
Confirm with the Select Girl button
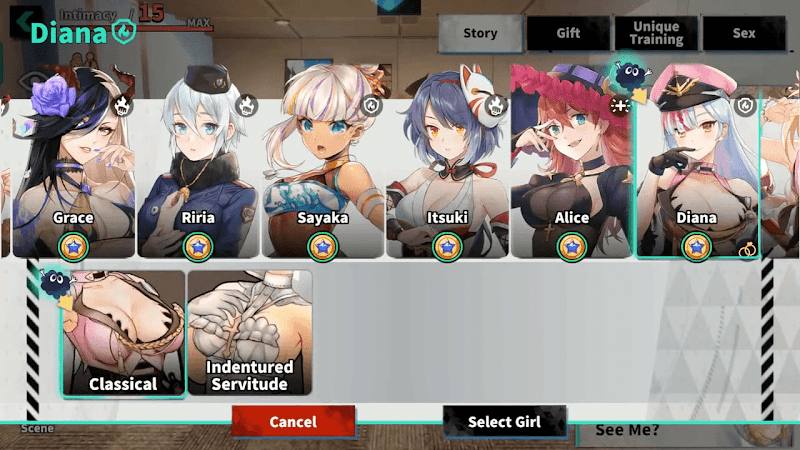tap(504, 422)
